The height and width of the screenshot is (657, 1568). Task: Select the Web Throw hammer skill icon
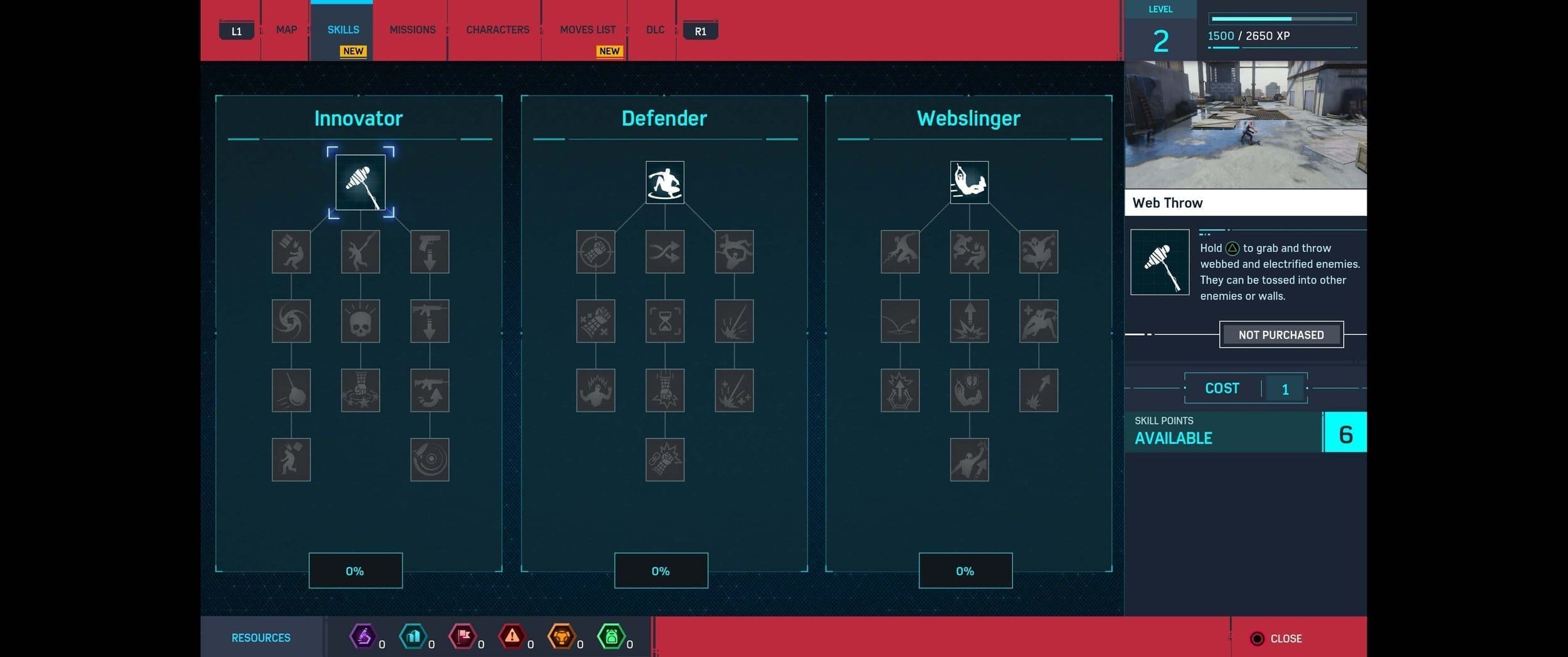[x=361, y=183]
